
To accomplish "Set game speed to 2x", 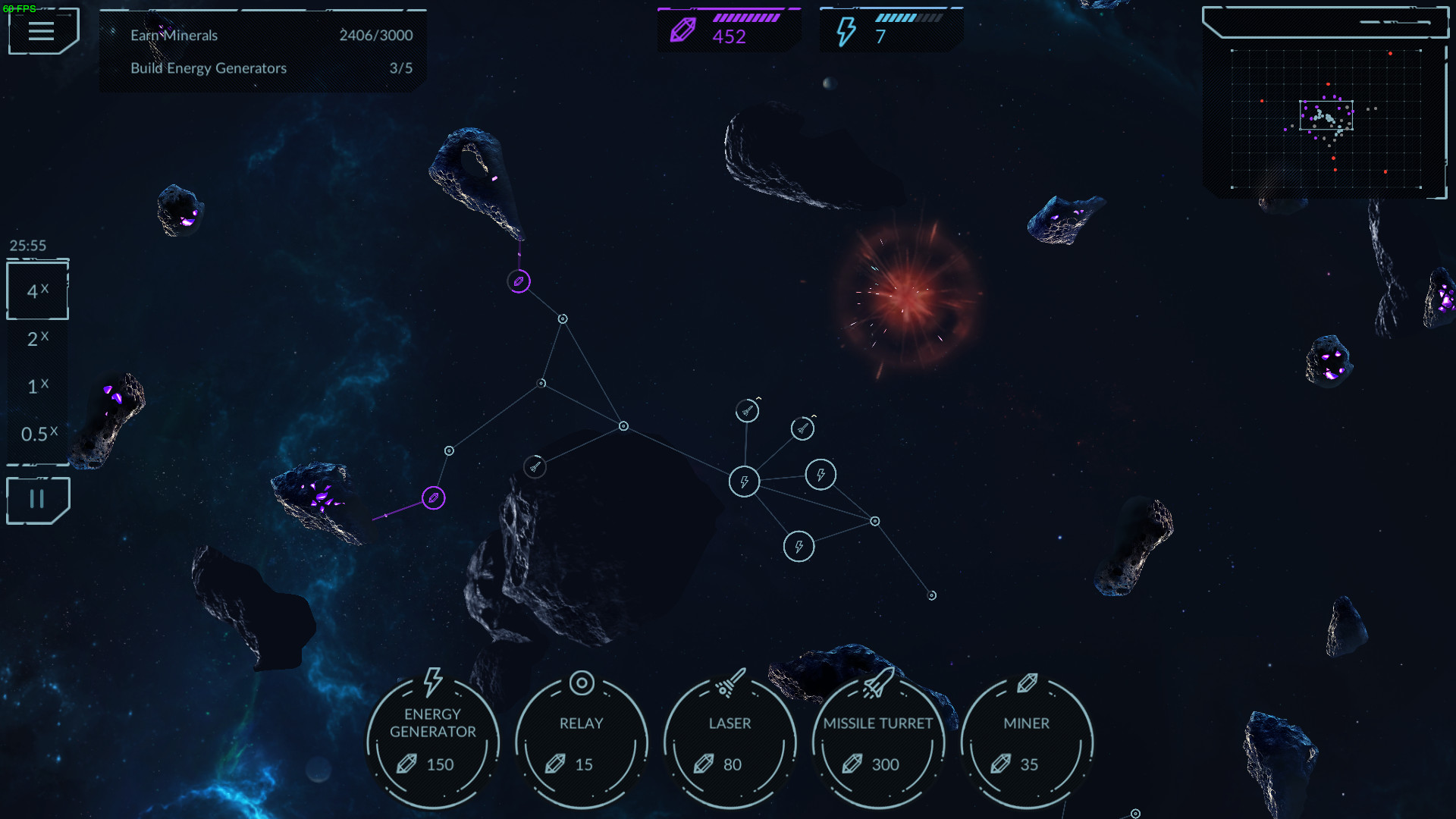I will 37,339.
